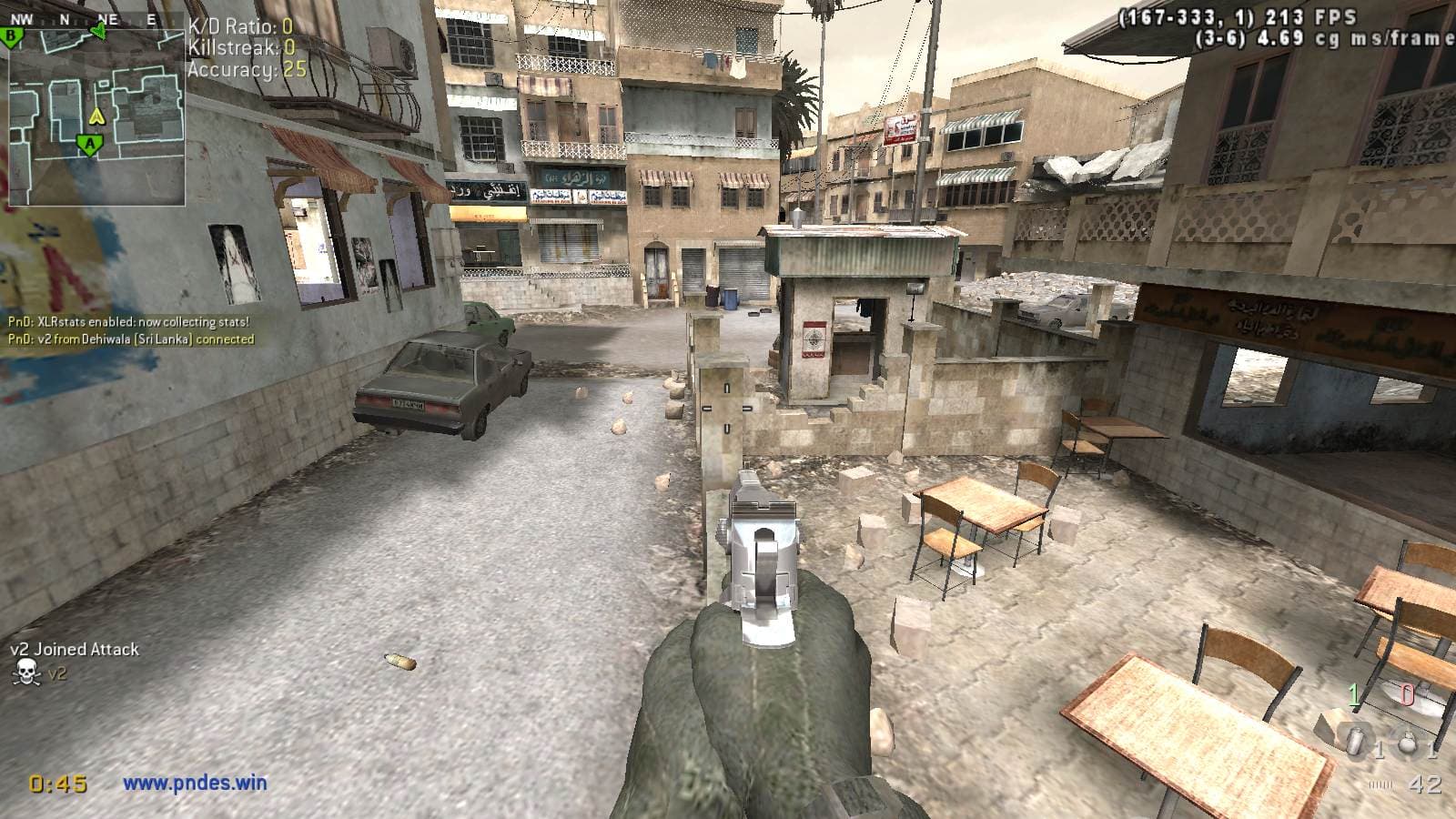Select the smoke grenade canister icon
1456x819 pixels.
click(1357, 742)
